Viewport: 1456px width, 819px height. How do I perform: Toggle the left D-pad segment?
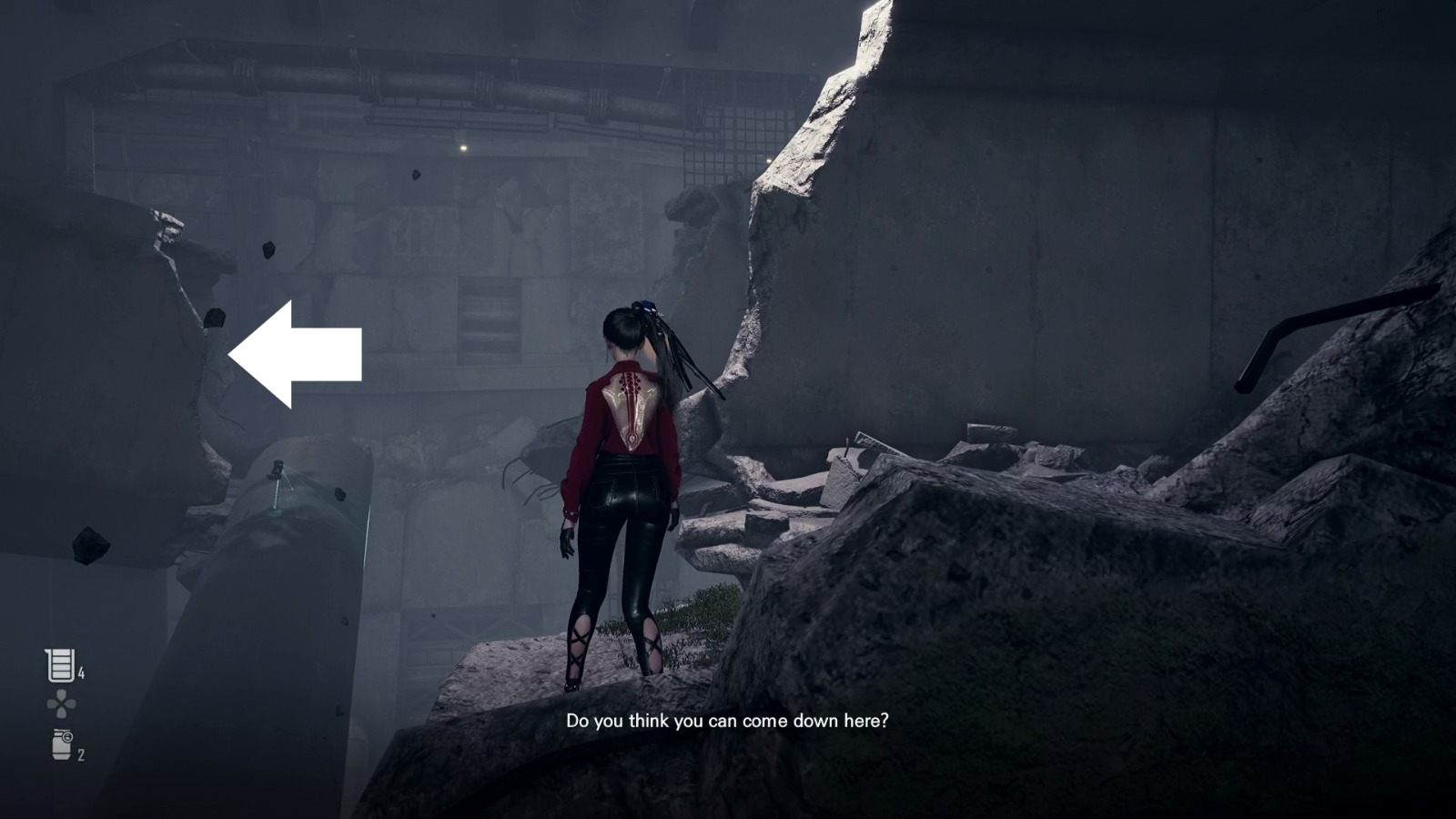pyautogui.click(x=53, y=703)
